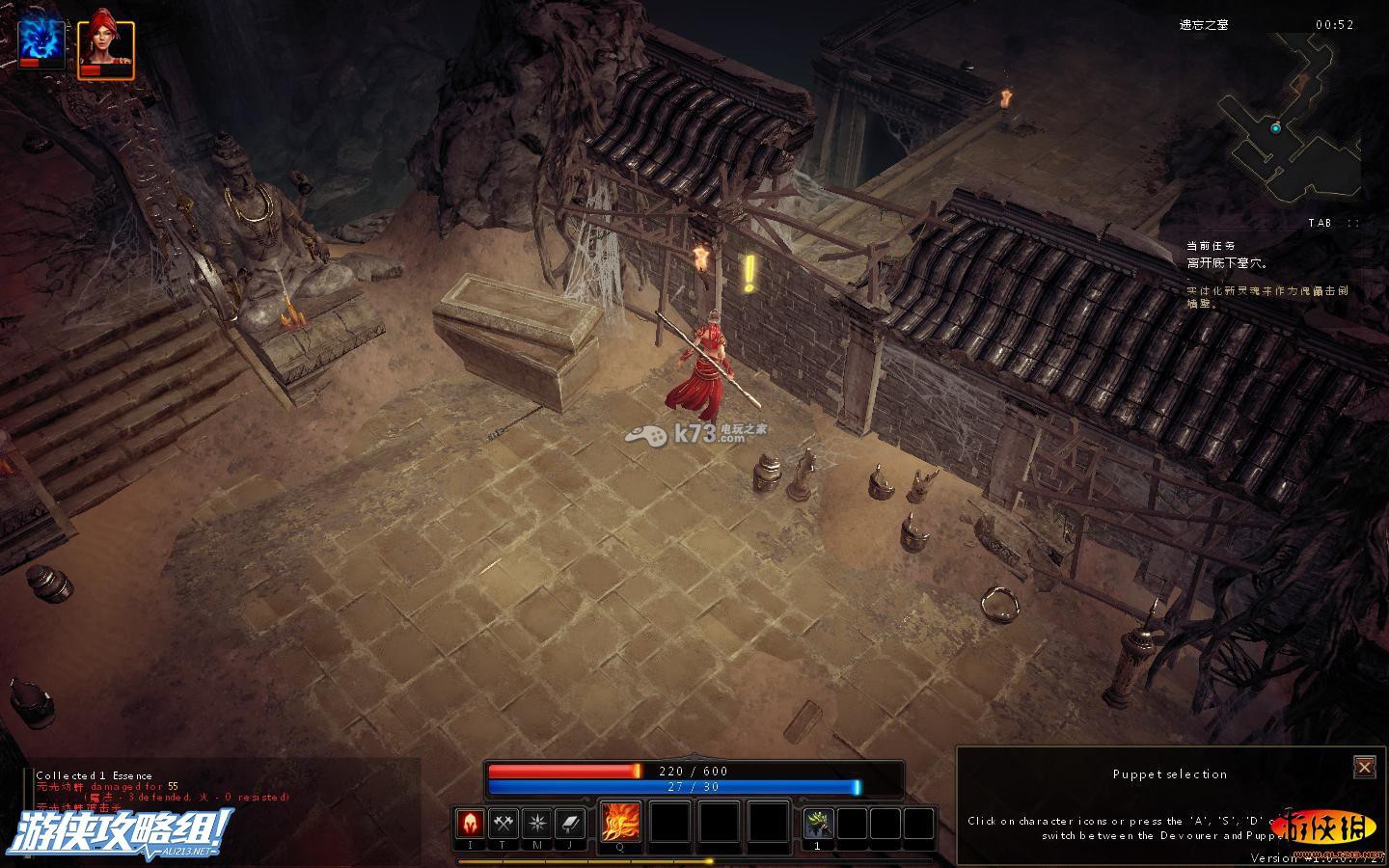This screenshot has width=1389, height=868.
Task: Close the Puppet selection tip panel
Action: 1364,767
